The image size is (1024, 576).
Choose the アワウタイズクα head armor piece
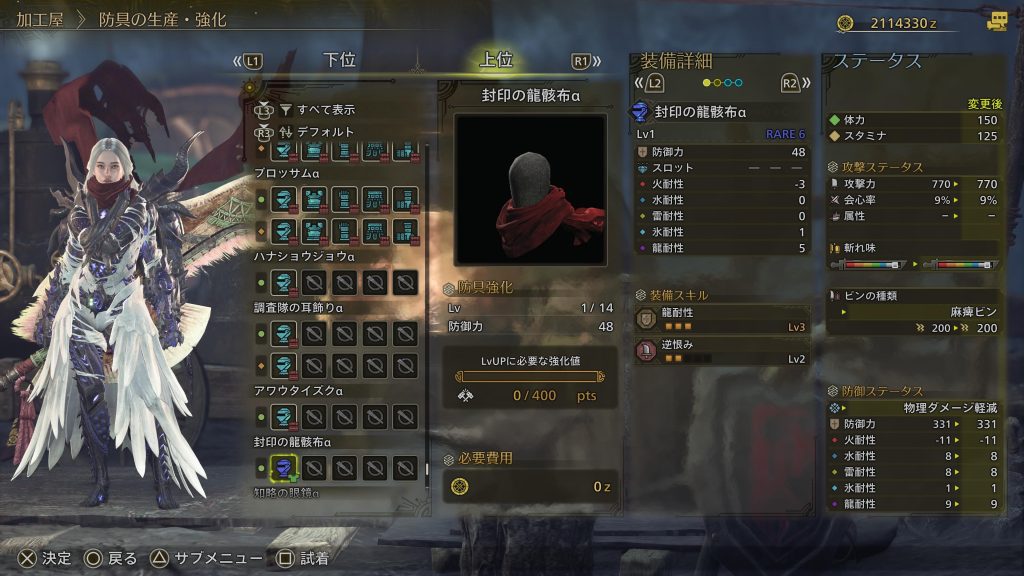(x=285, y=416)
